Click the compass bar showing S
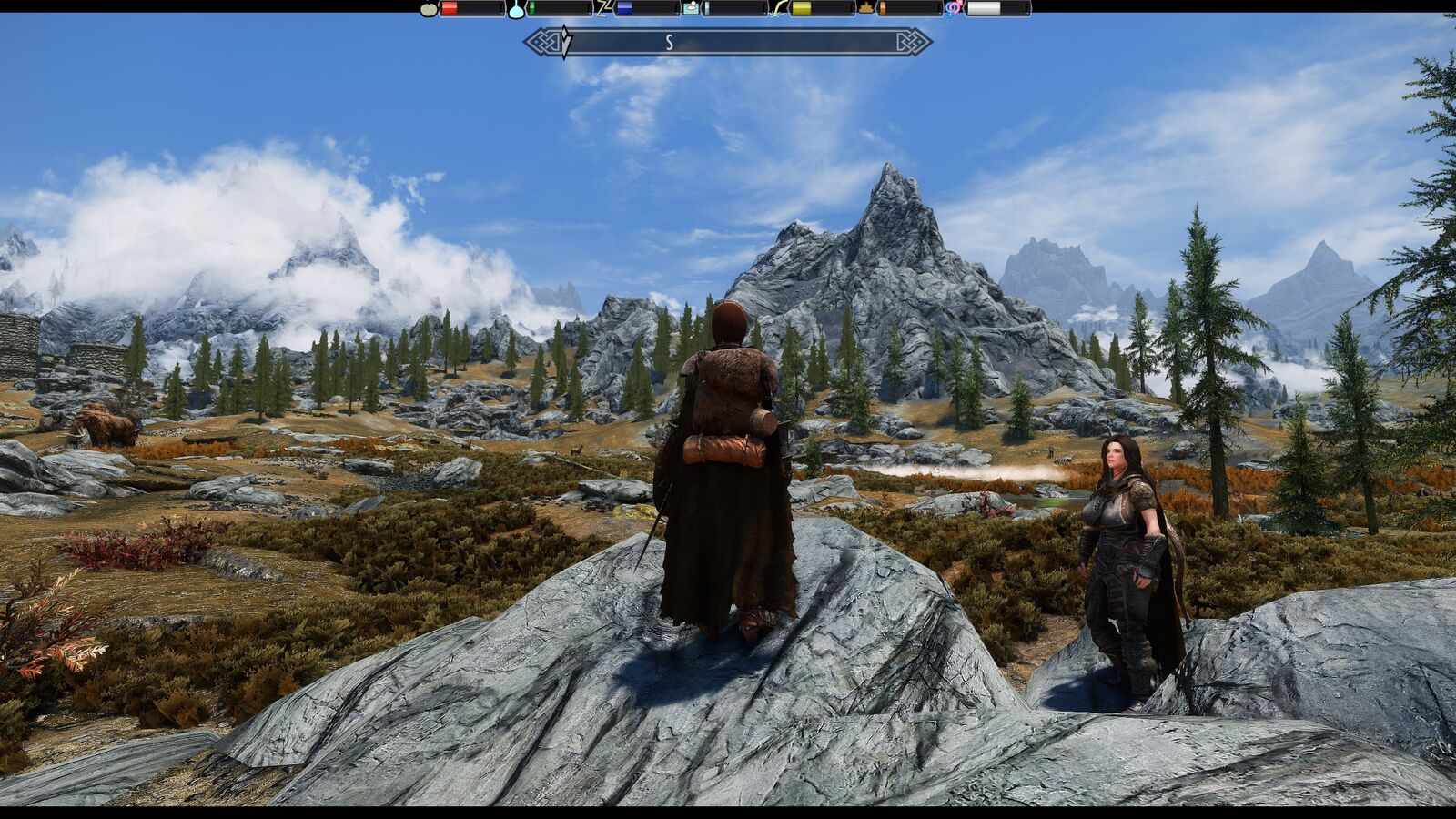This screenshot has height=819, width=1456. tap(728, 42)
